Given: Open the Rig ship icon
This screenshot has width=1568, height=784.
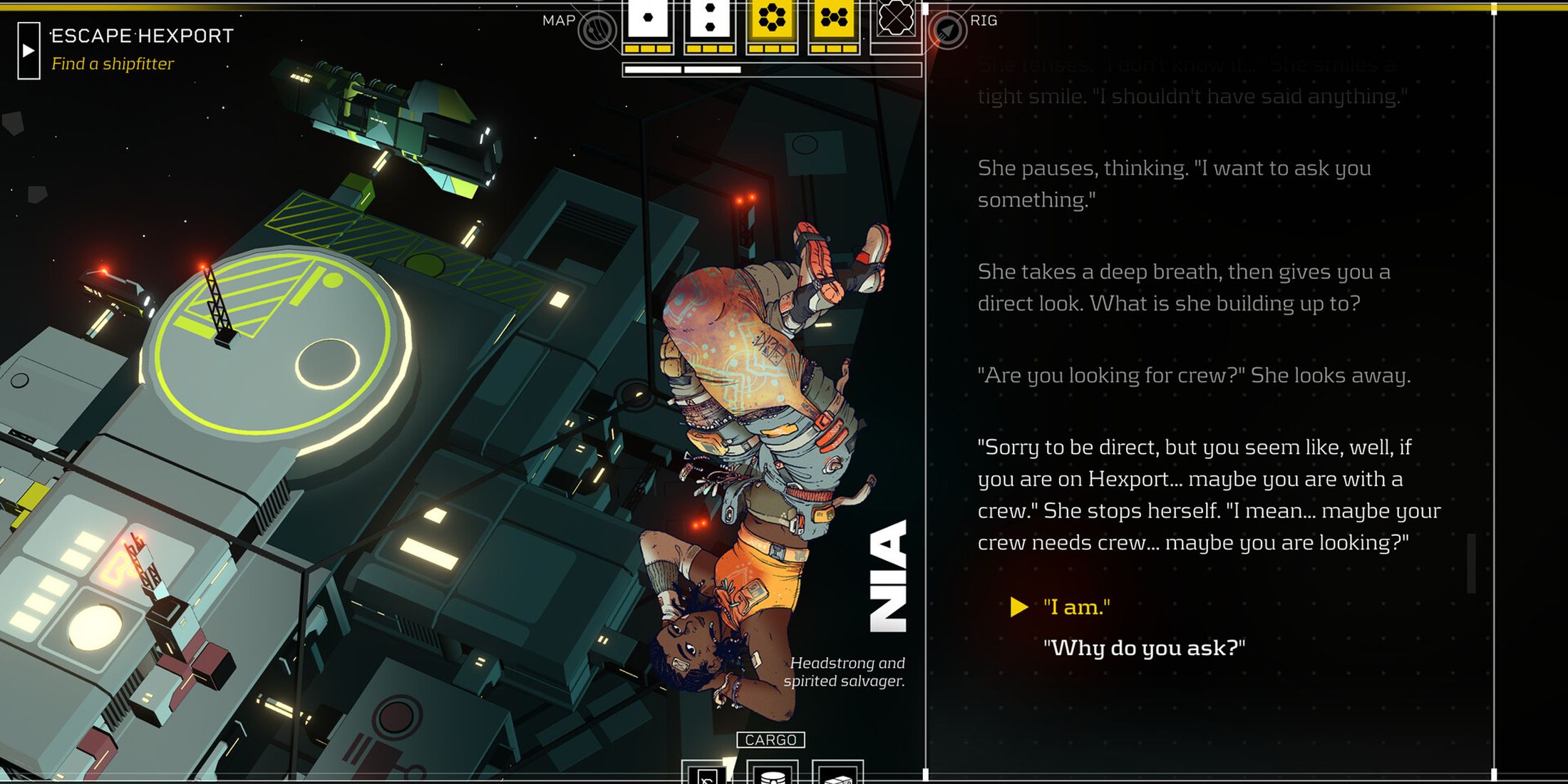Looking at the screenshot, I should (x=947, y=30).
